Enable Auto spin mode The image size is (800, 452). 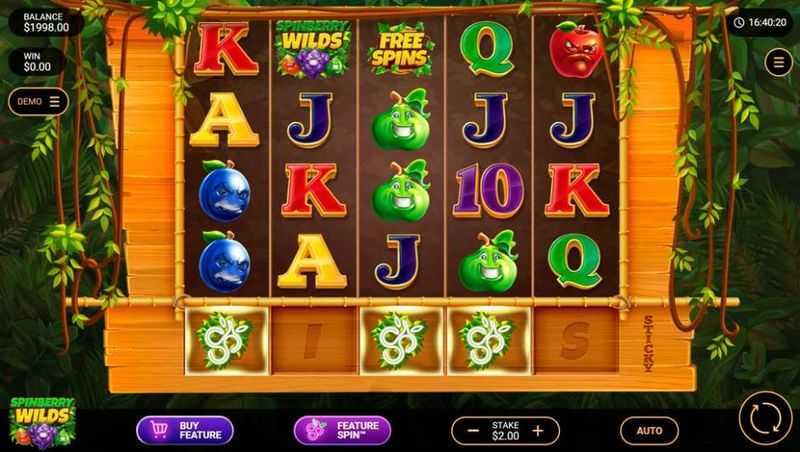(x=649, y=430)
